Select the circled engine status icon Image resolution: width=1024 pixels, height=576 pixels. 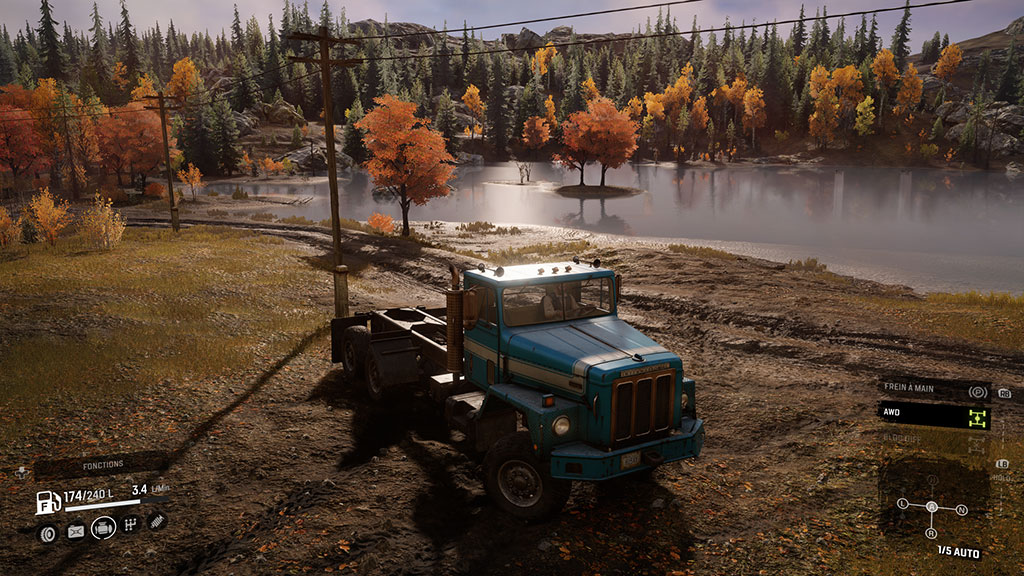tap(103, 528)
